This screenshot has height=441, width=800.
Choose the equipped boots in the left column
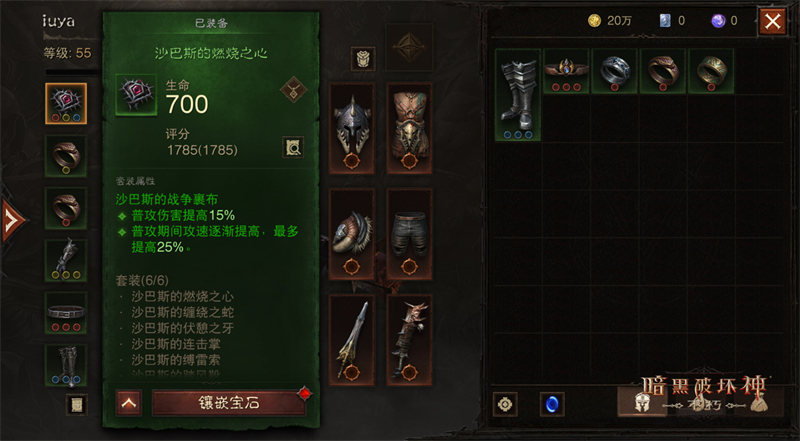coord(66,363)
